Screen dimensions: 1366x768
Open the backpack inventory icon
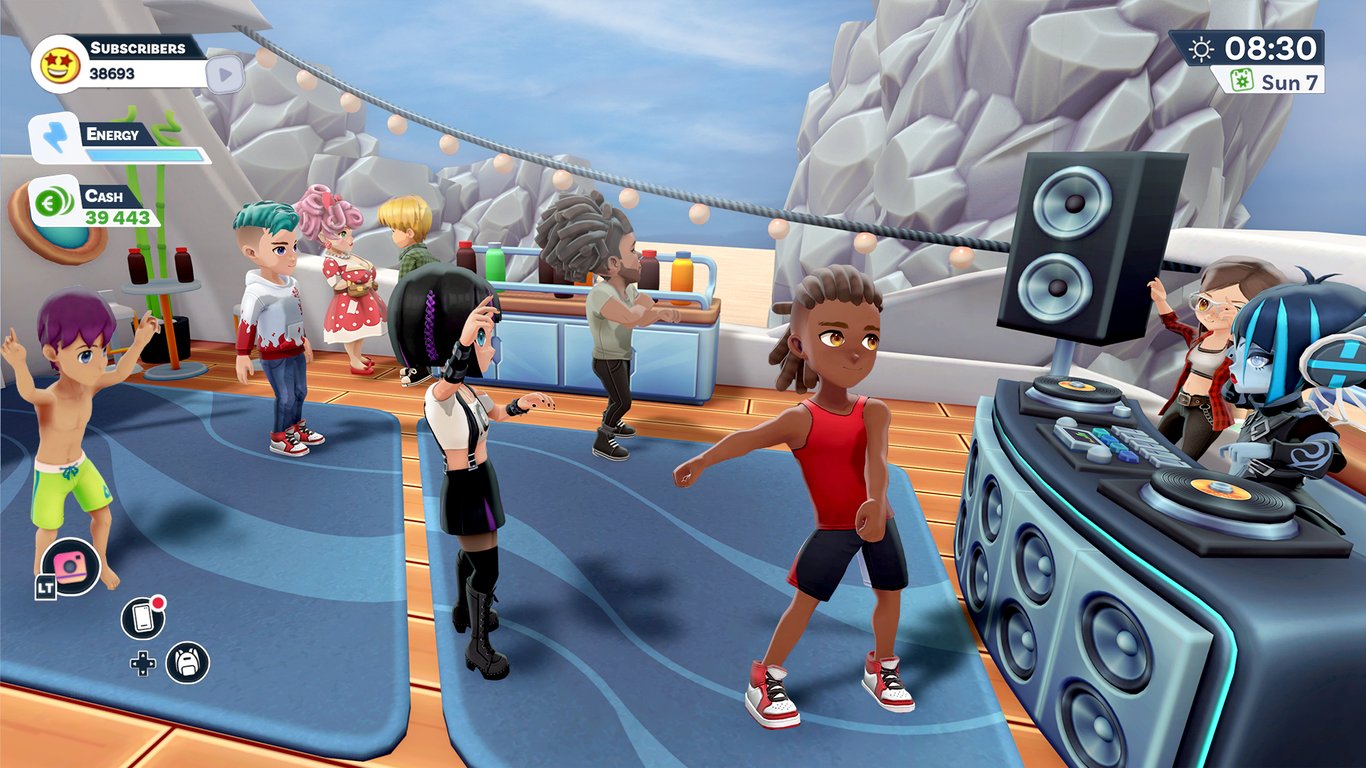[185, 663]
